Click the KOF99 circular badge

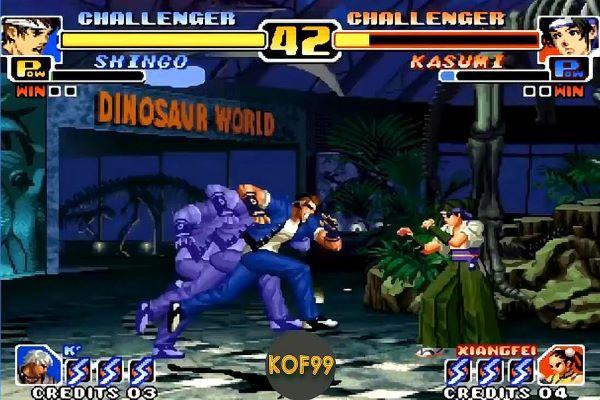(x=299, y=360)
